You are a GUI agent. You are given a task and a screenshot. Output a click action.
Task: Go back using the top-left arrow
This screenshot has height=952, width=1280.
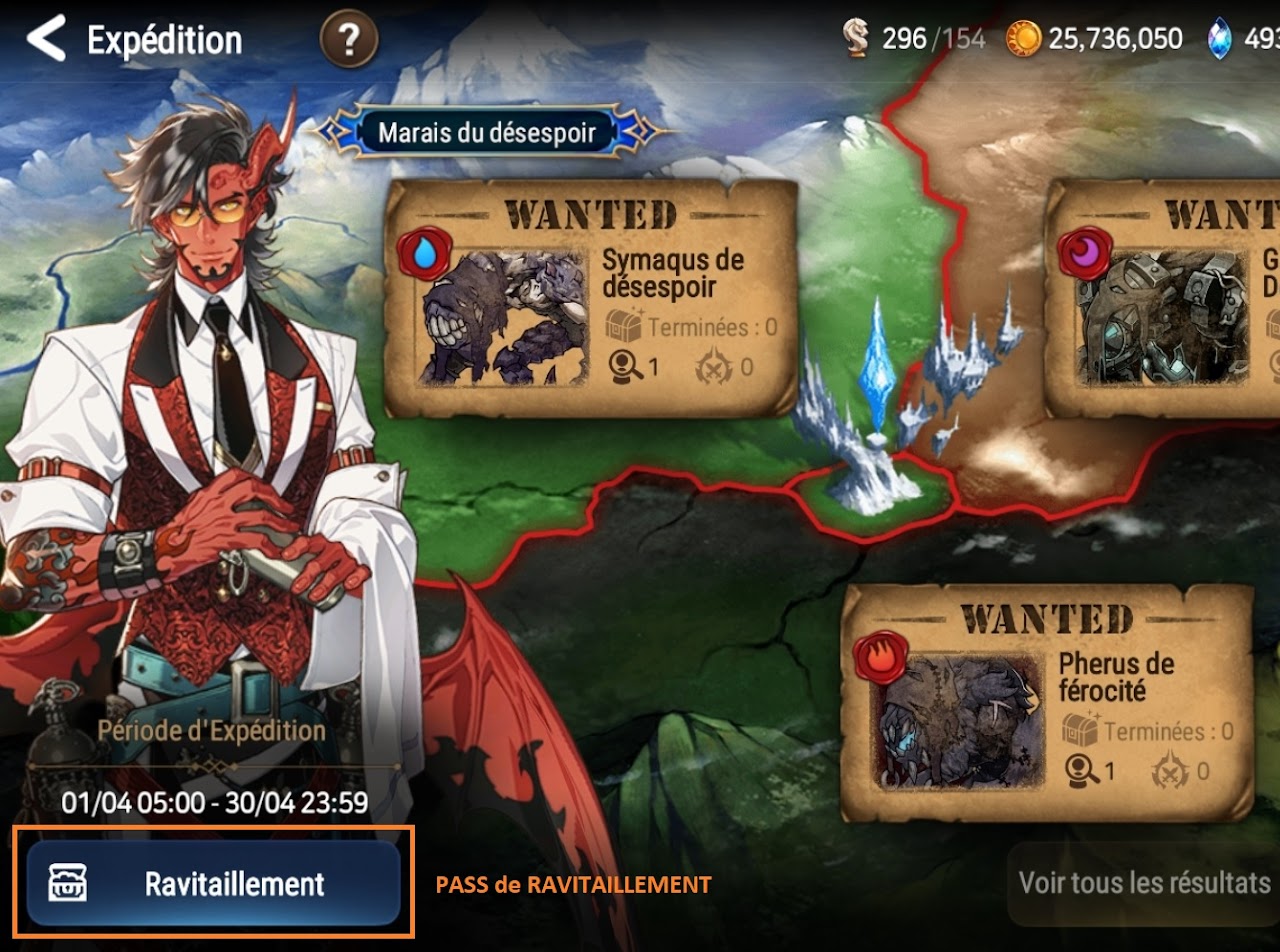tap(45, 40)
